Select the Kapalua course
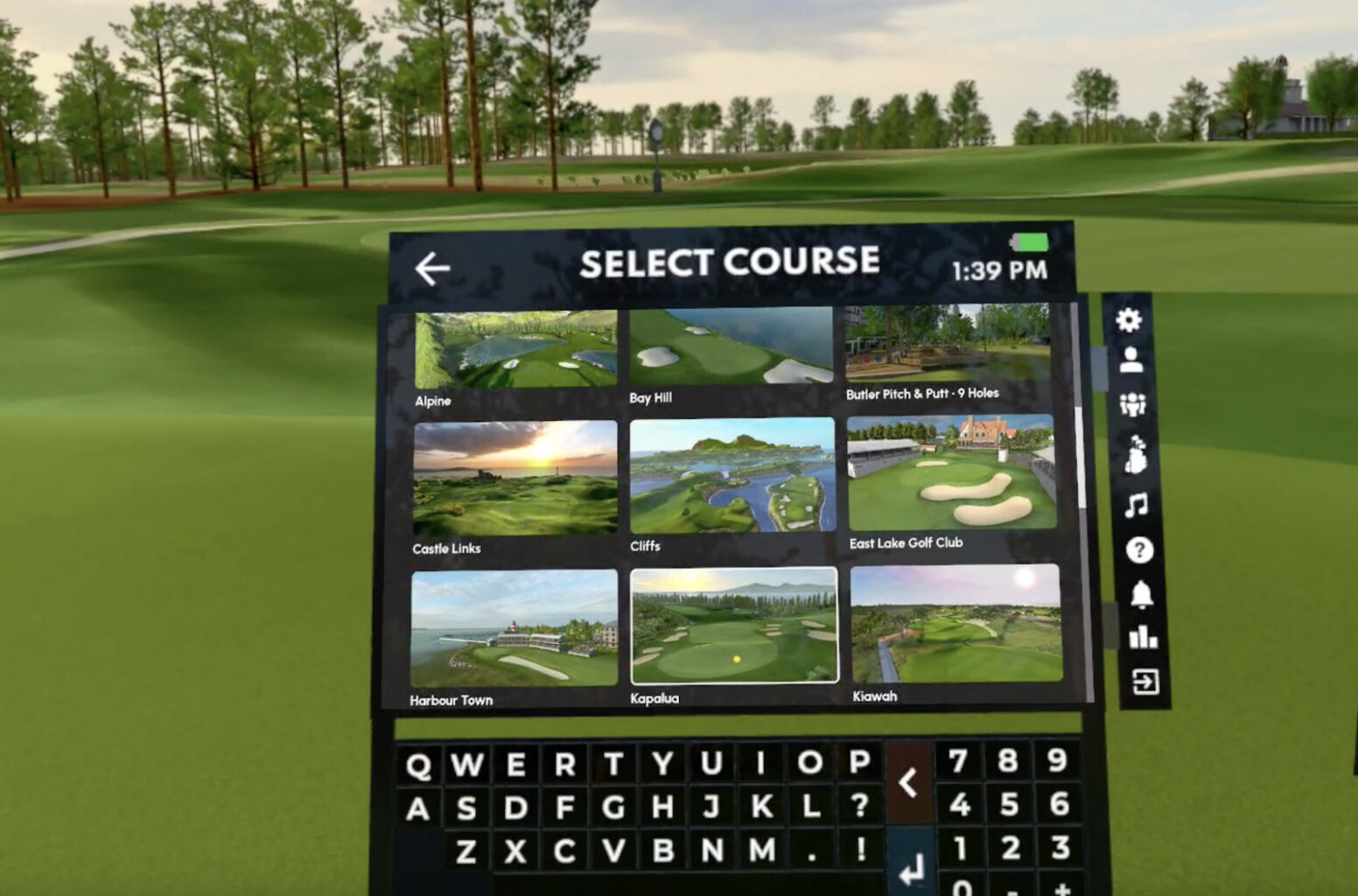The image size is (1358, 896). 735,625
